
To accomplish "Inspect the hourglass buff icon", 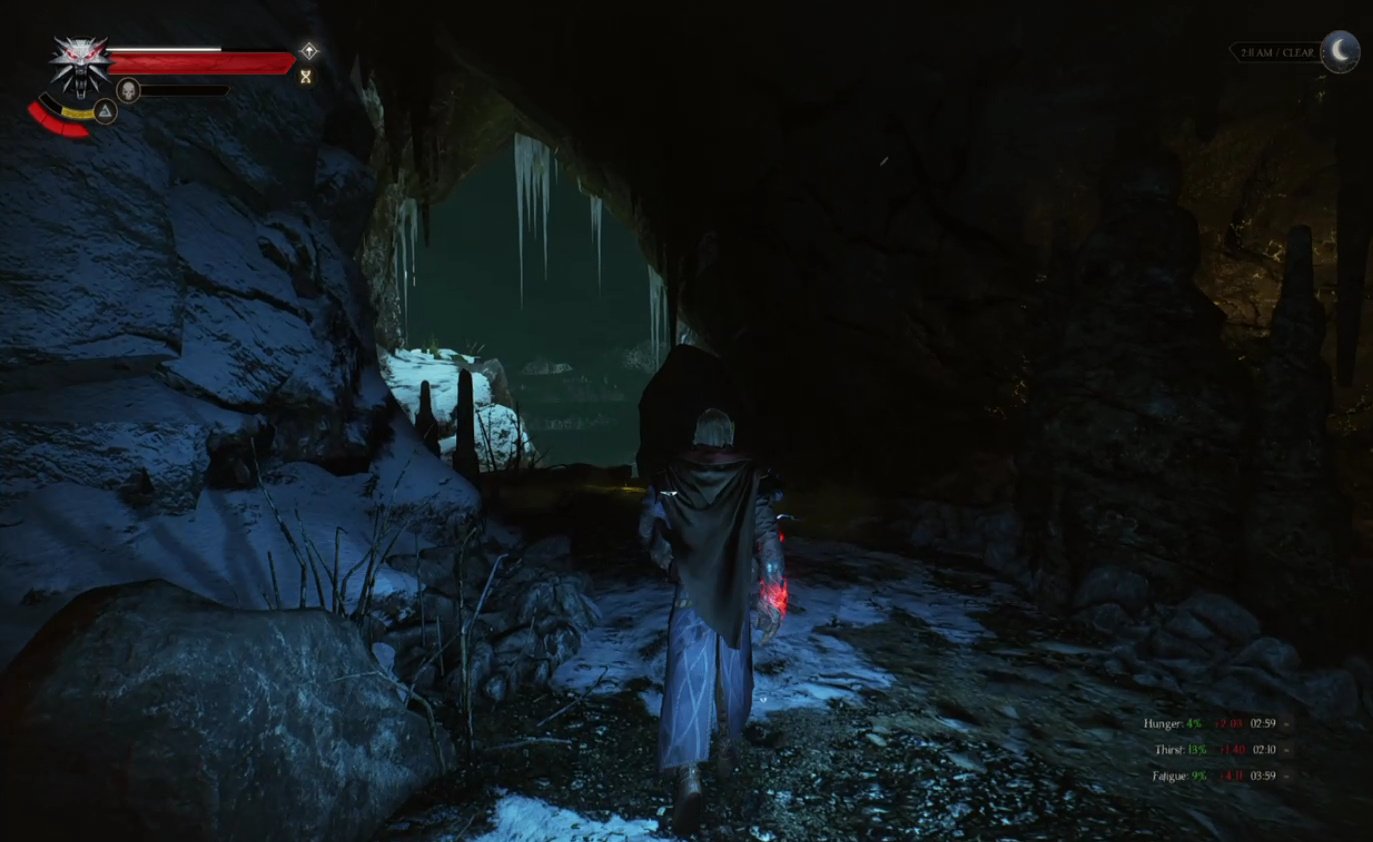I will tap(306, 76).
